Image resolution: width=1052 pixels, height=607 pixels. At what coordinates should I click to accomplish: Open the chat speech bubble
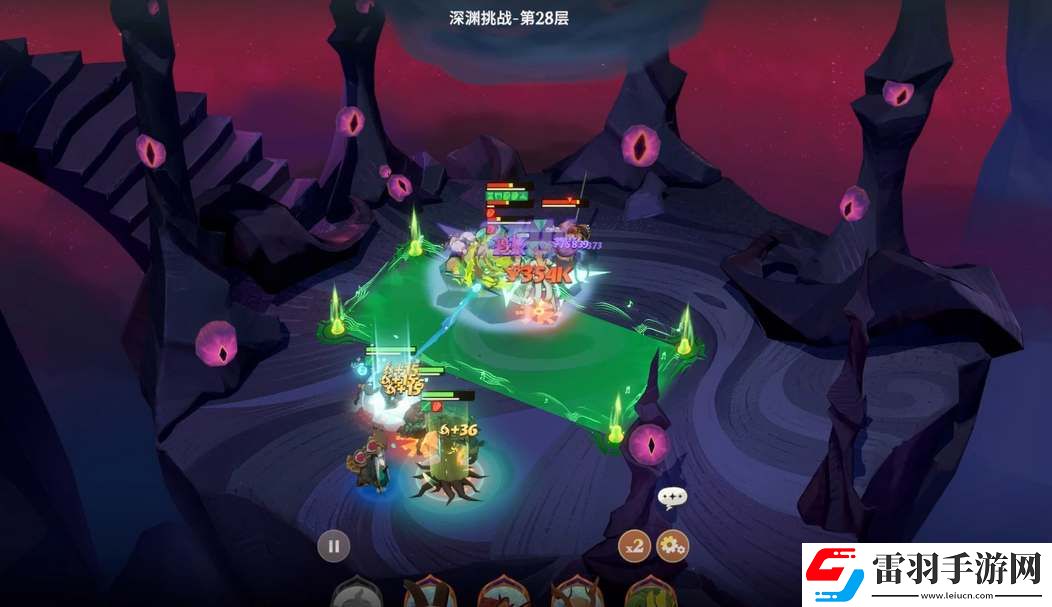click(672, 497)
